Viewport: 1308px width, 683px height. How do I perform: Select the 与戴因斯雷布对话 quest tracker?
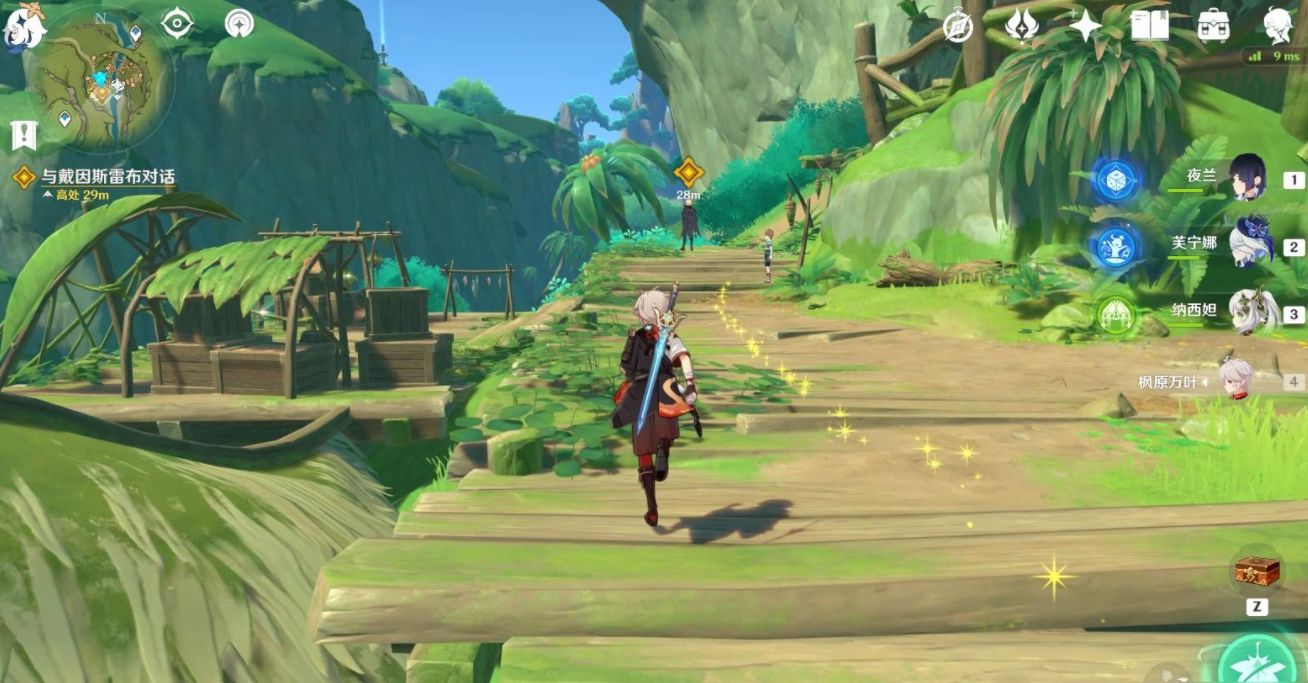tap(107, 177)
